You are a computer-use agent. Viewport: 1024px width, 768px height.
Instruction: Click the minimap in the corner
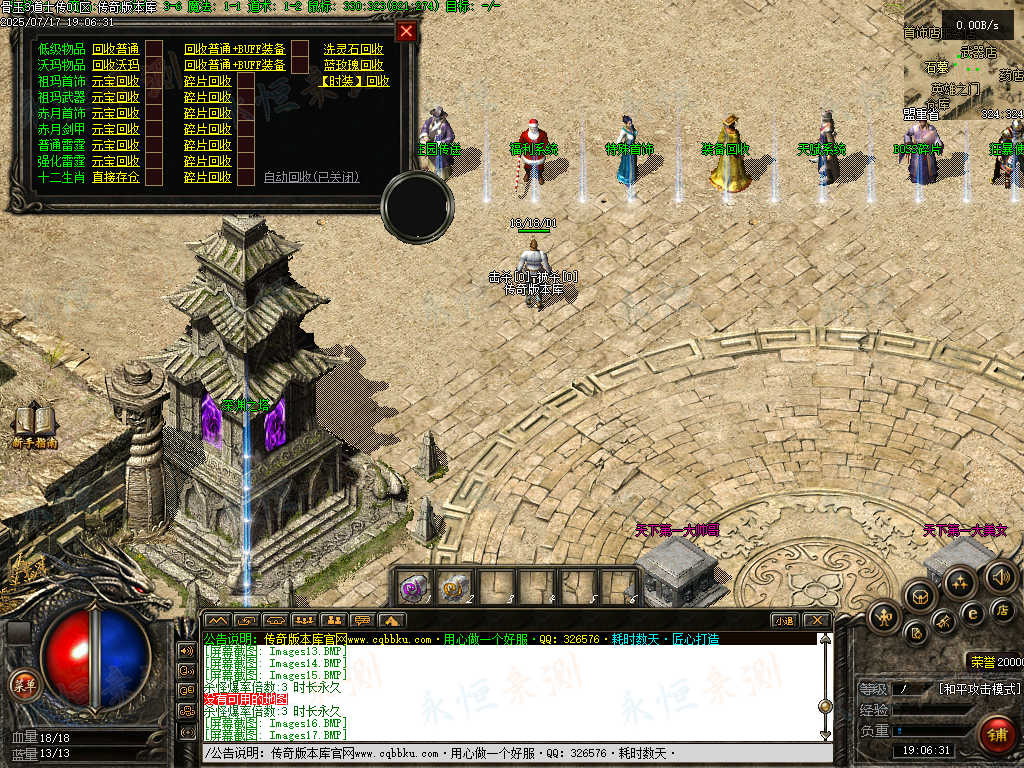[x=963, y=60]
